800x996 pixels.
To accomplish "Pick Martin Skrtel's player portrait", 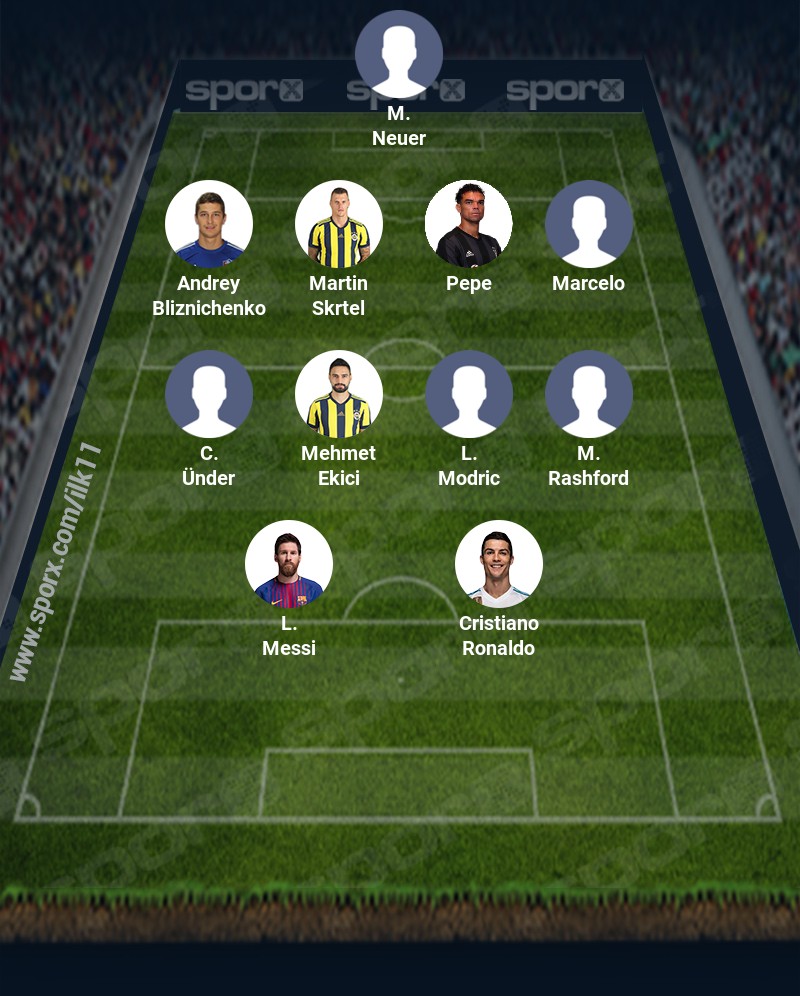I will click(x=339, y=224).
